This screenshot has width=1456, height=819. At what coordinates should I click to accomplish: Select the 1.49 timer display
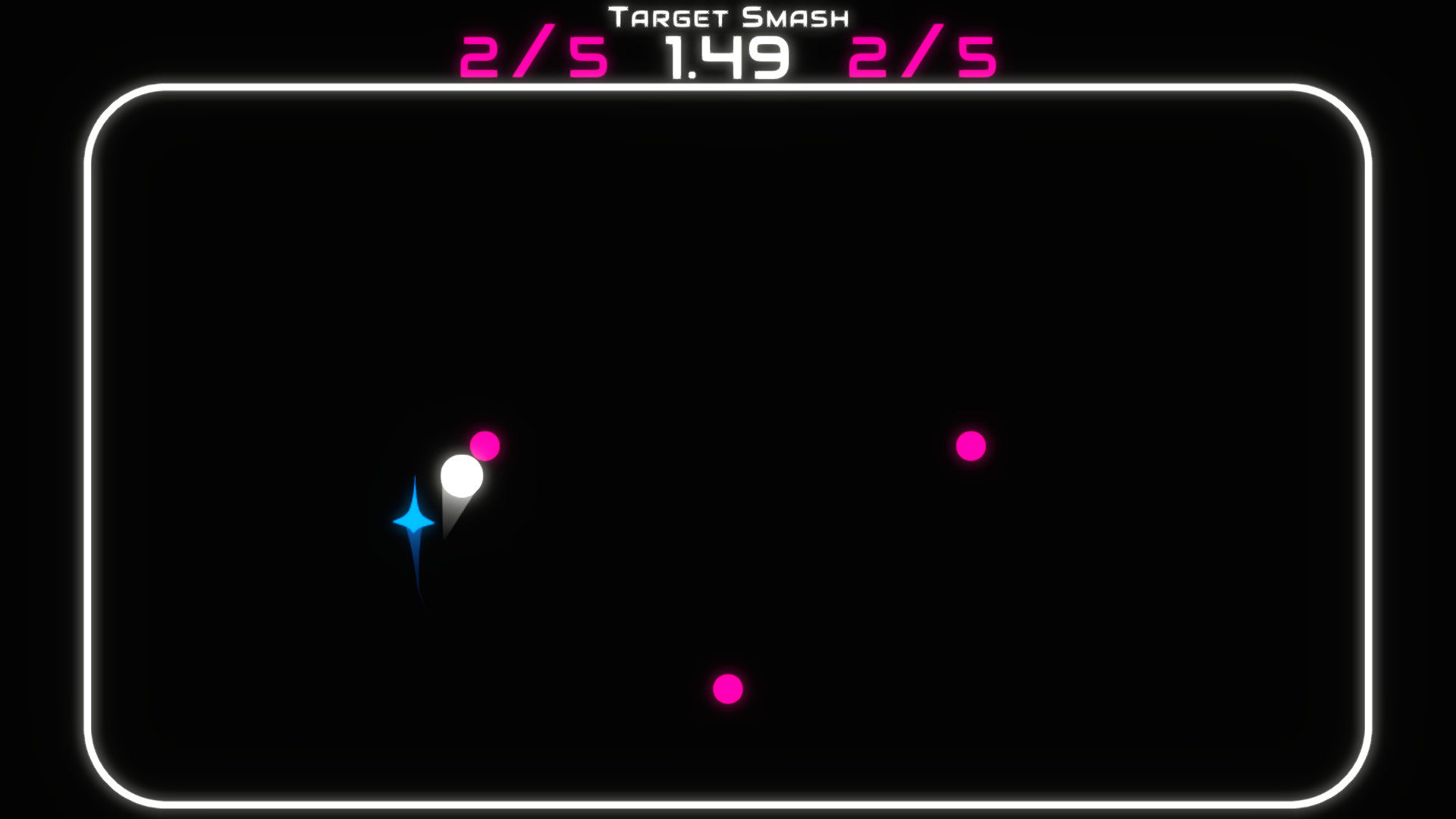point(727,57)
